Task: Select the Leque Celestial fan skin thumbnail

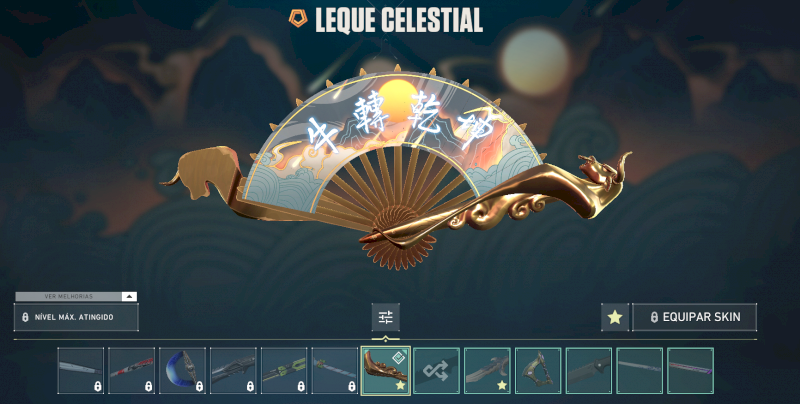Action: [385, 370]
